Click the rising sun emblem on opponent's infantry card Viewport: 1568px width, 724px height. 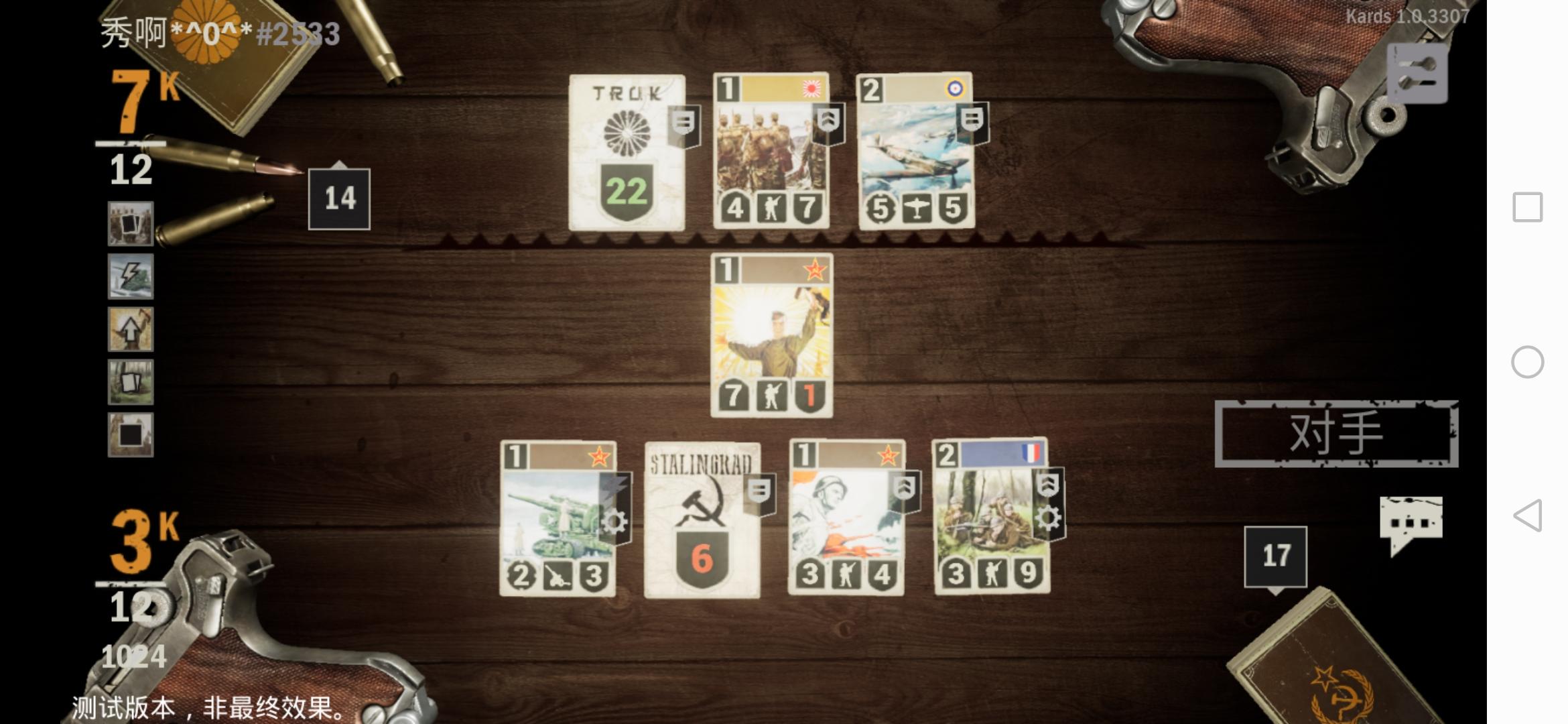tap(810, 90)
